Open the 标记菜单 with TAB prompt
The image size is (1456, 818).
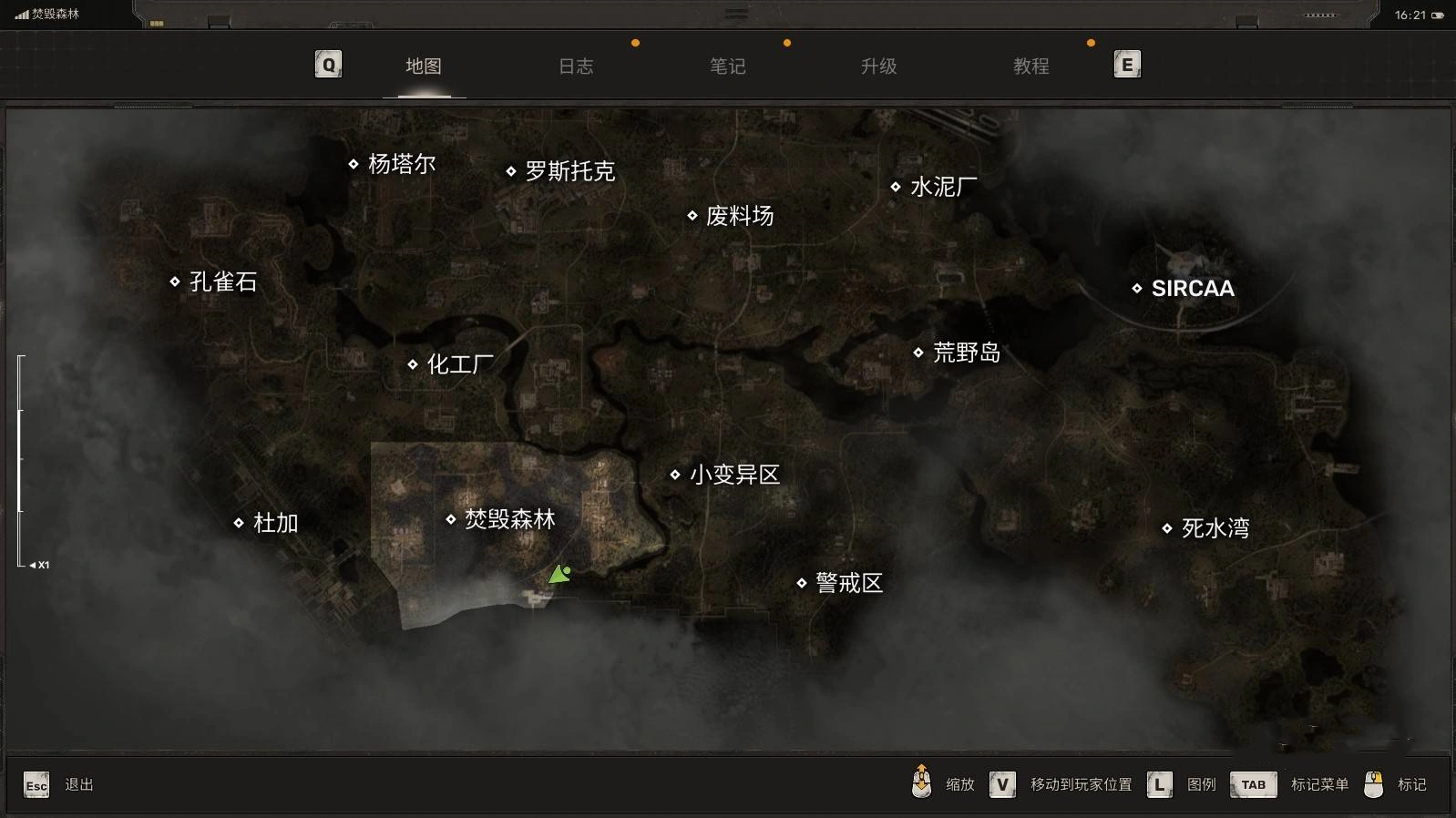[1254, 783]
